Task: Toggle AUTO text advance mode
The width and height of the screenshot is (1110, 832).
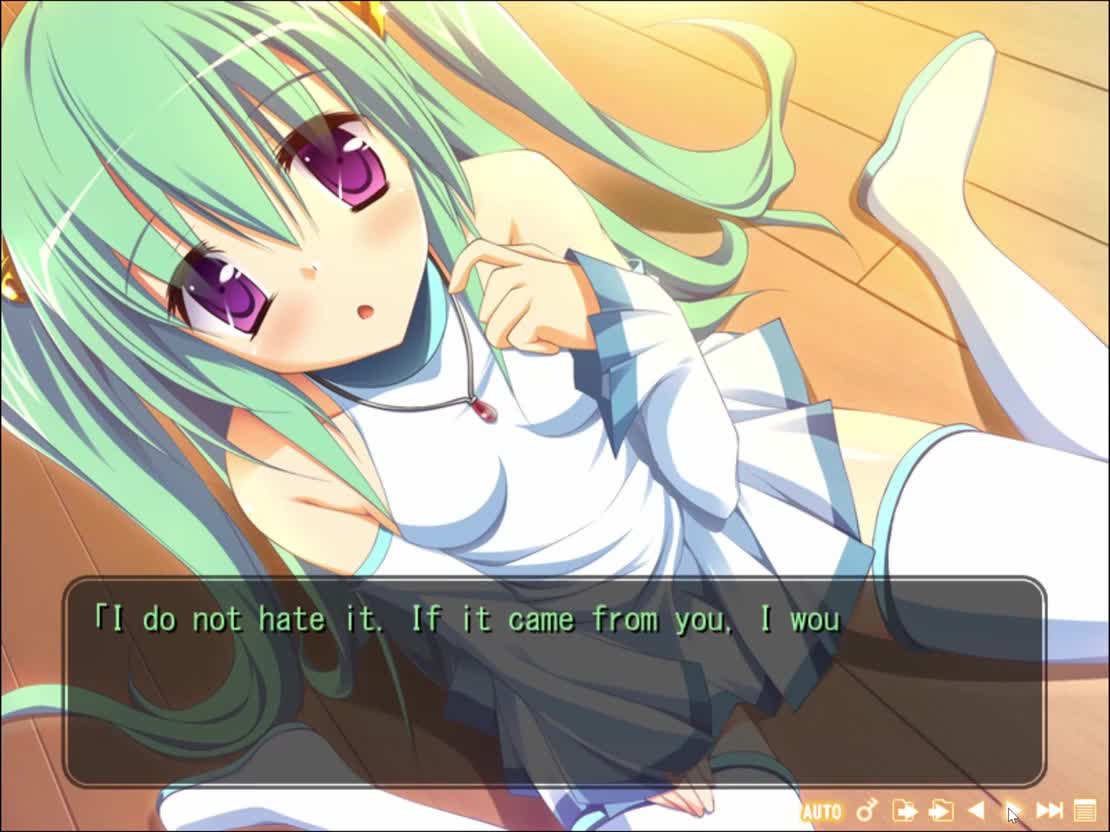Action: pos(821,811)
